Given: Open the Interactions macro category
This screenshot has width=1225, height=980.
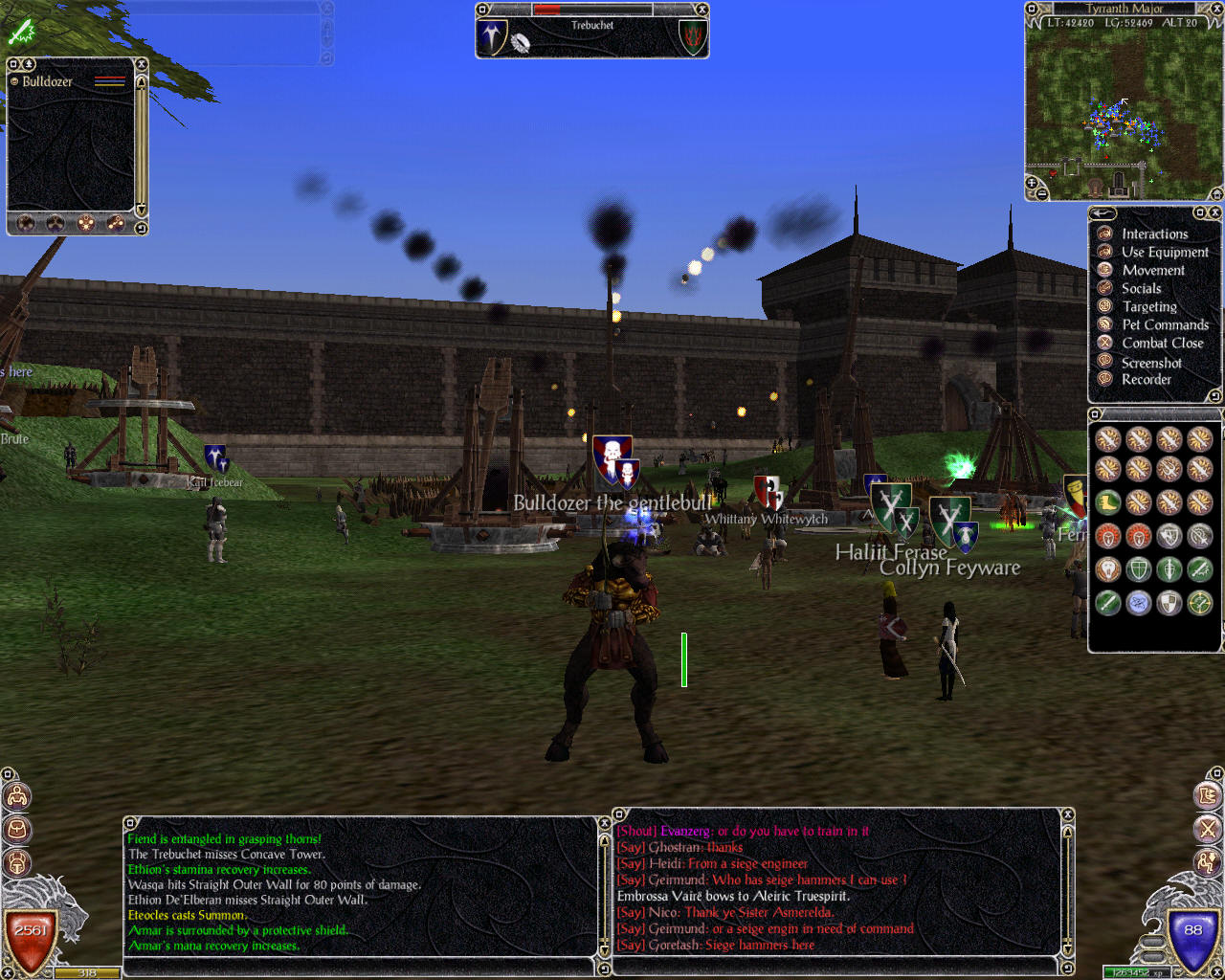Looking at the screenshot, I should pyautogui.click(x=1154, y=234).
